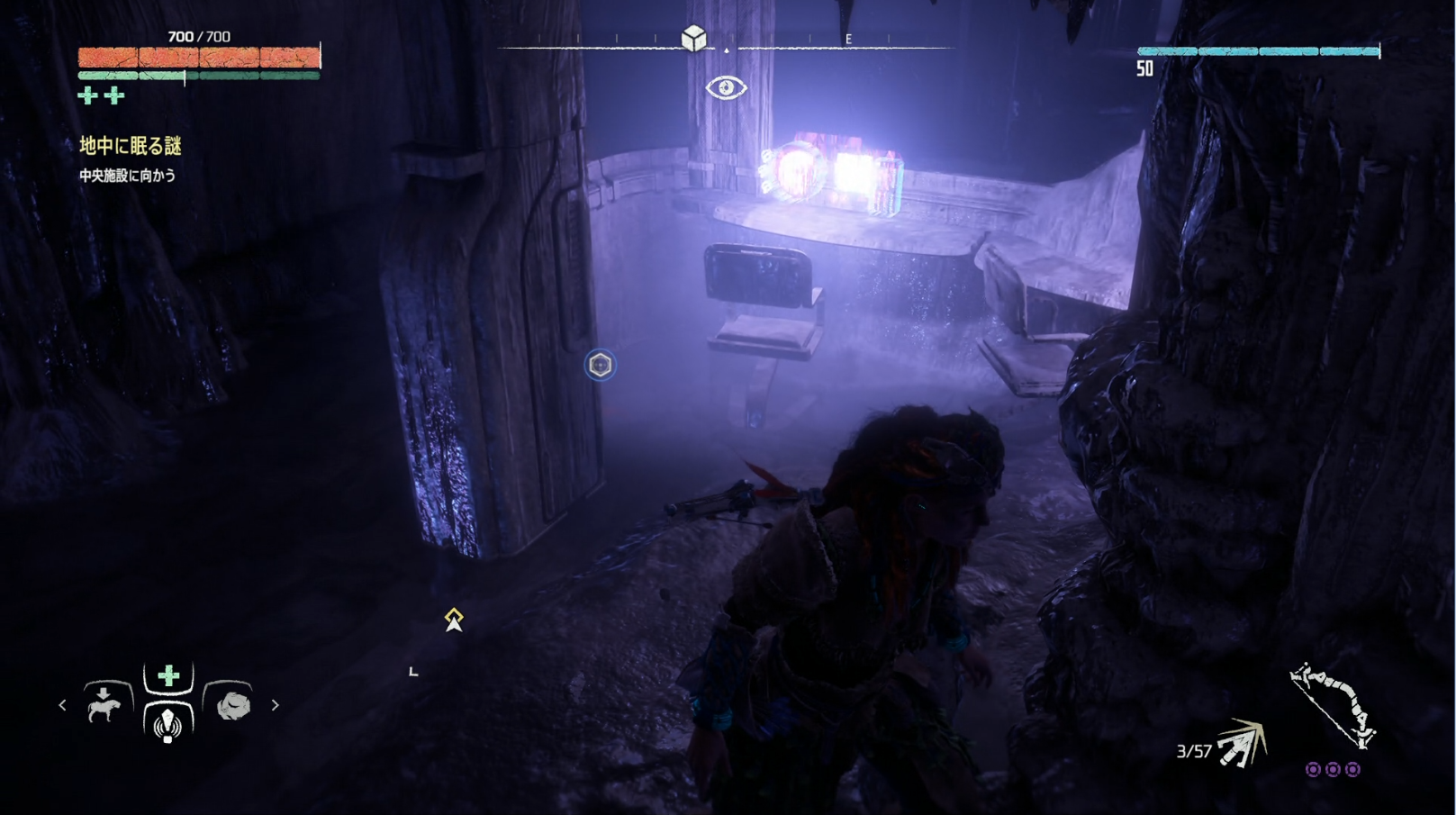Screen dimensions: 1456x815
Task: Select the rock throwable slot
Action: (232, 705)
